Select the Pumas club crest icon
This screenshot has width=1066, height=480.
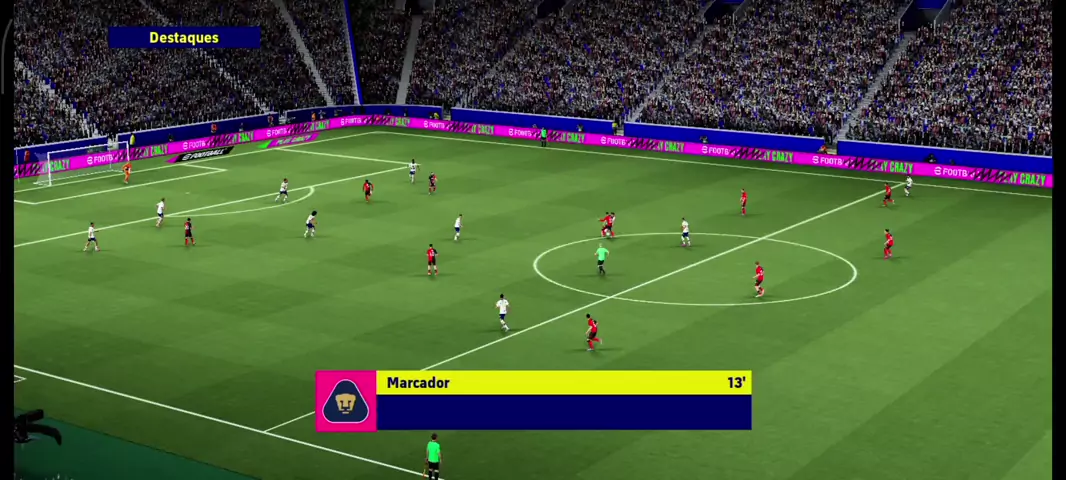coord(346,401)
